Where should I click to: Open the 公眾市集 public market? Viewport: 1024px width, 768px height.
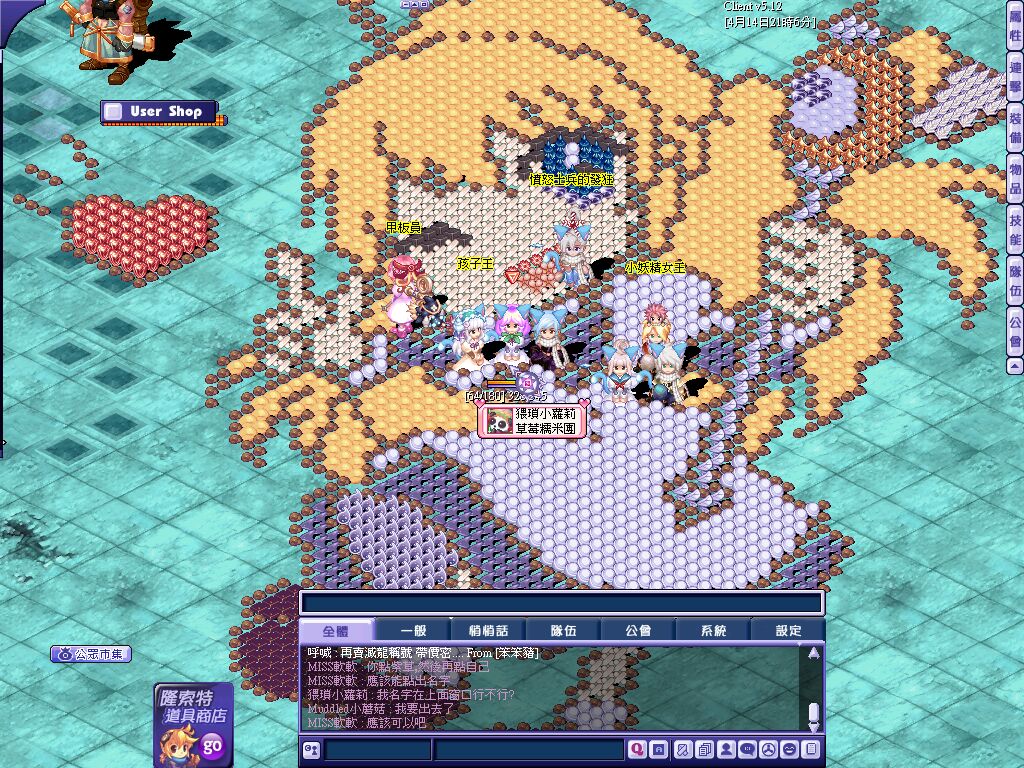[x=92, y=655]
